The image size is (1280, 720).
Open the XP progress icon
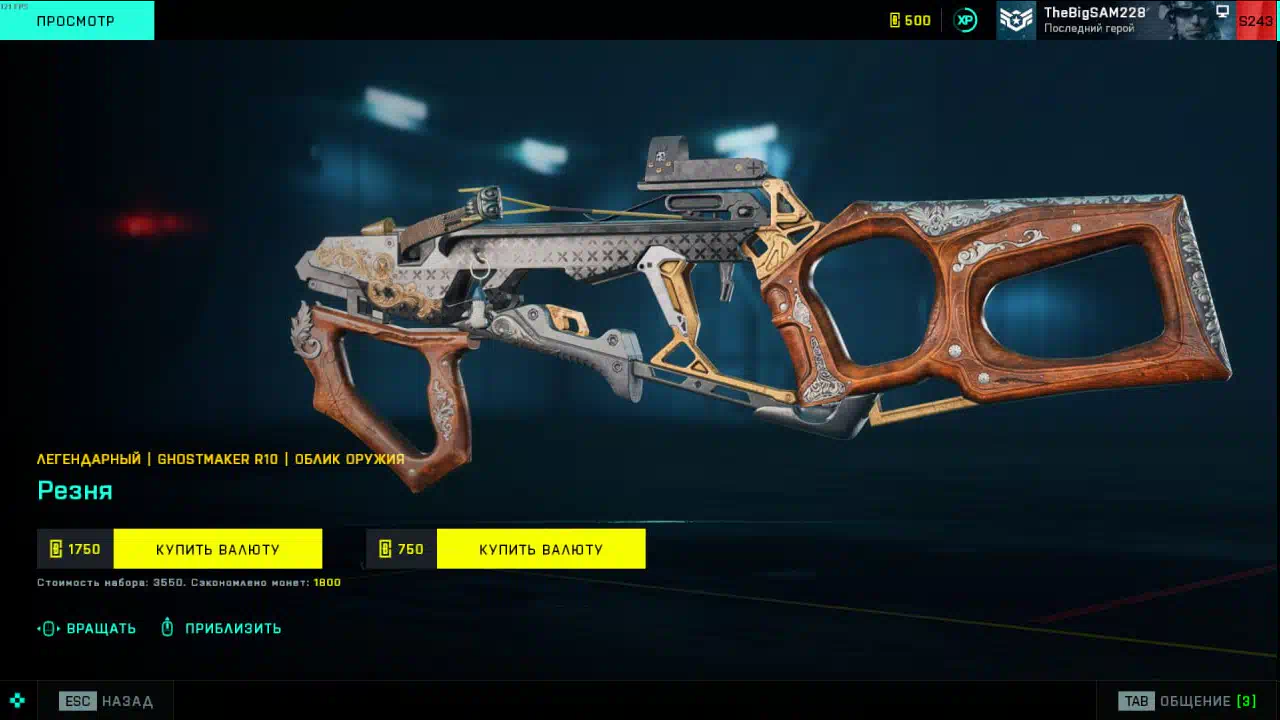(x=965, y=20)
